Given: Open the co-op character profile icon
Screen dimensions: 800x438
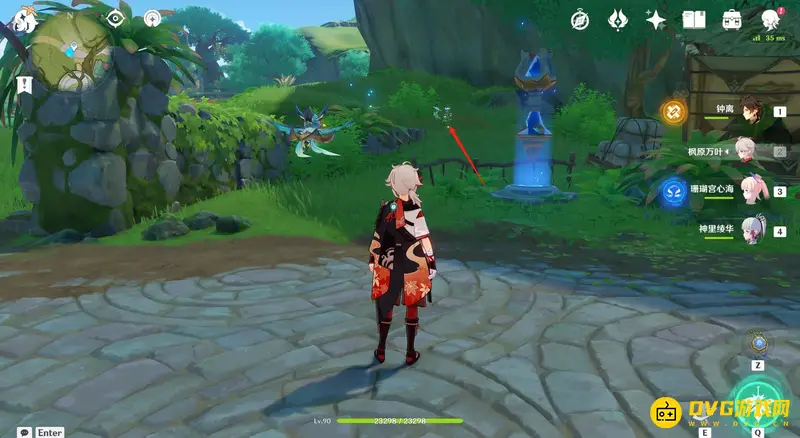Looking at the screenshot, I should tap(770, 19).
